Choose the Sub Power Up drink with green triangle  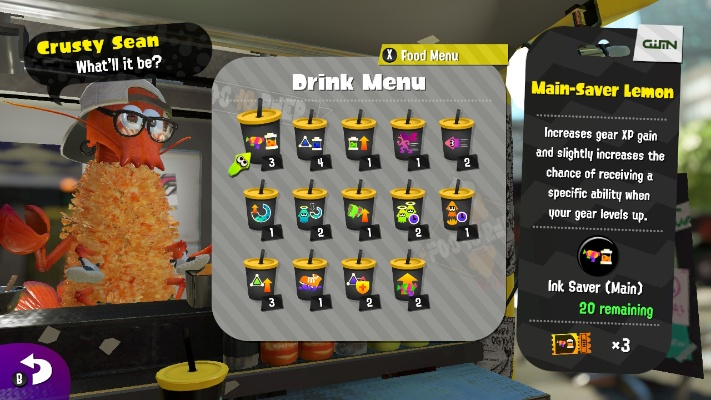pyautogui.click(x=259, y=279)
